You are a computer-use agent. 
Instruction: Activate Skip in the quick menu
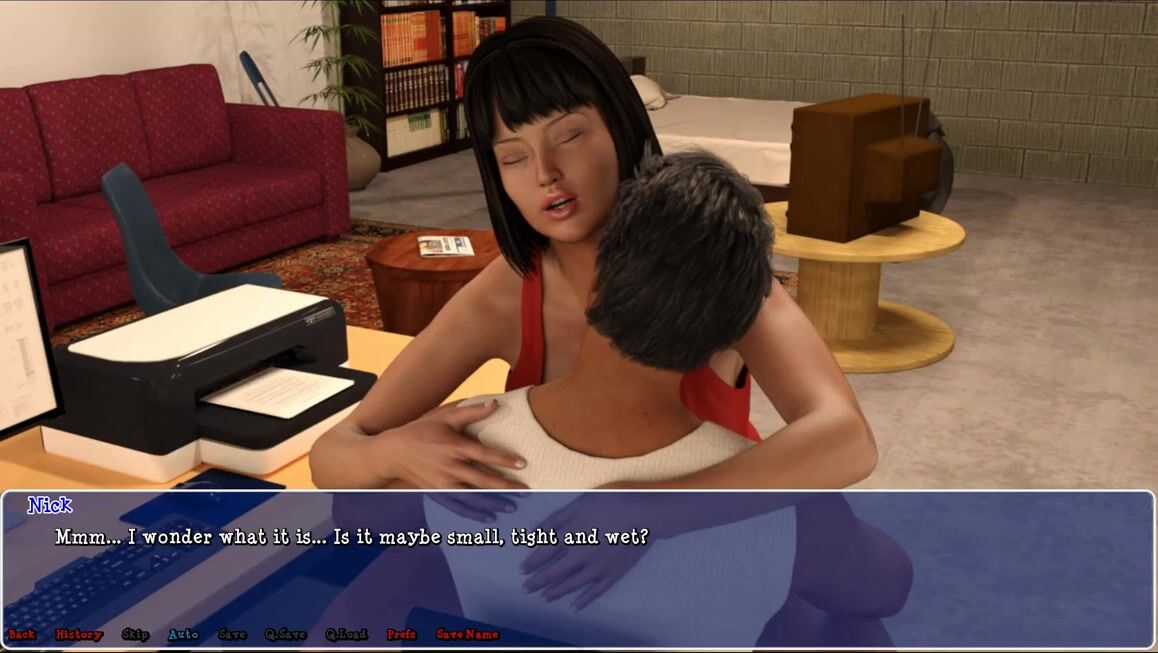(x=135, y=634)
